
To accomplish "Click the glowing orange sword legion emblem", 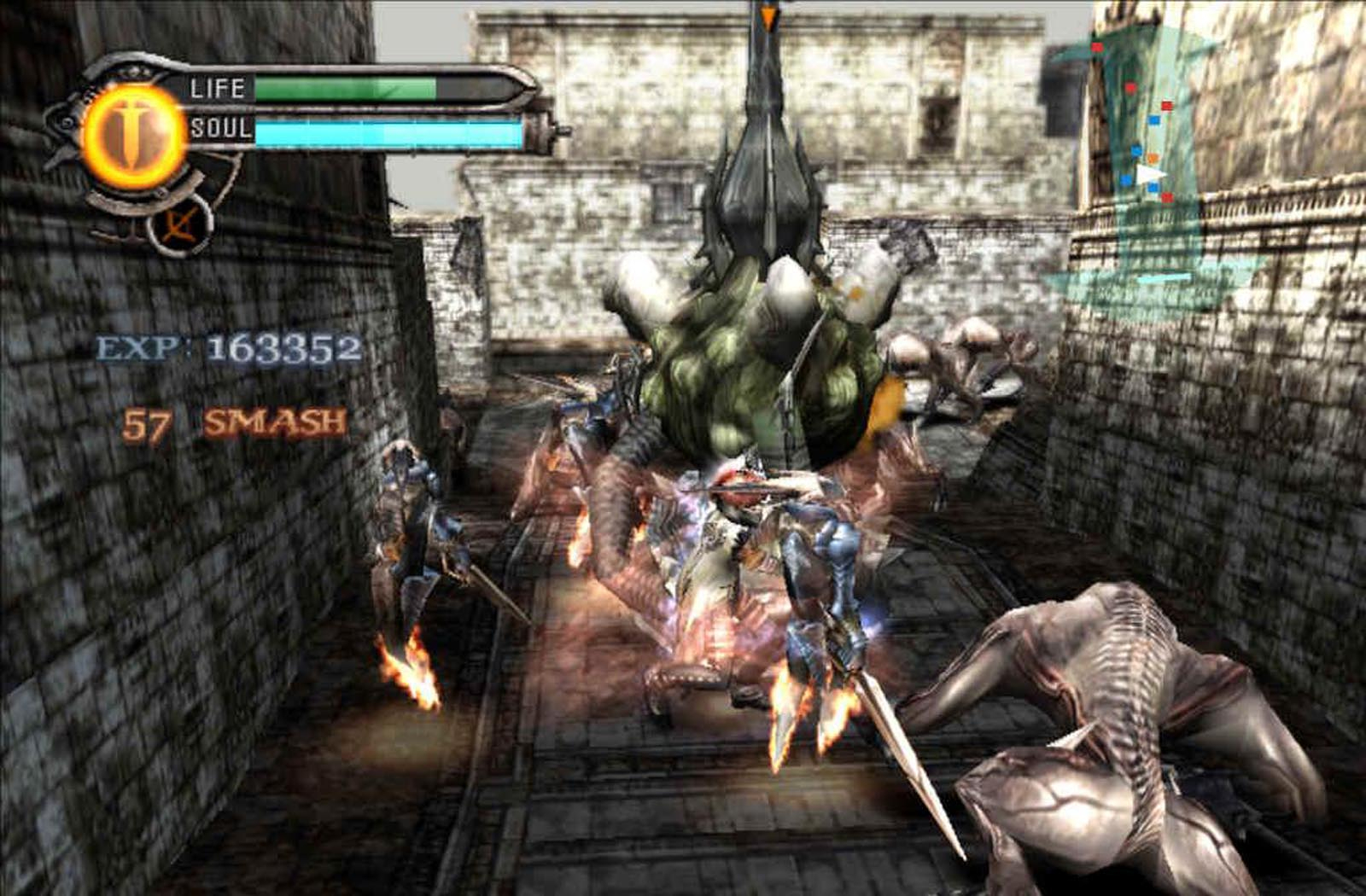I will 133,136.
